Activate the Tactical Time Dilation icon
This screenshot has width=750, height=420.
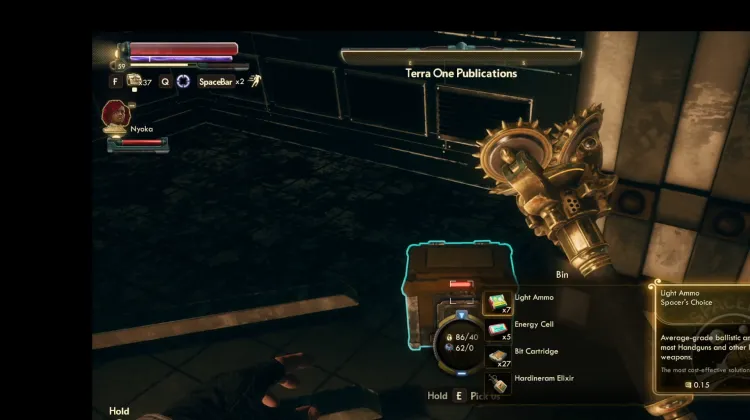tap(183, 81)
